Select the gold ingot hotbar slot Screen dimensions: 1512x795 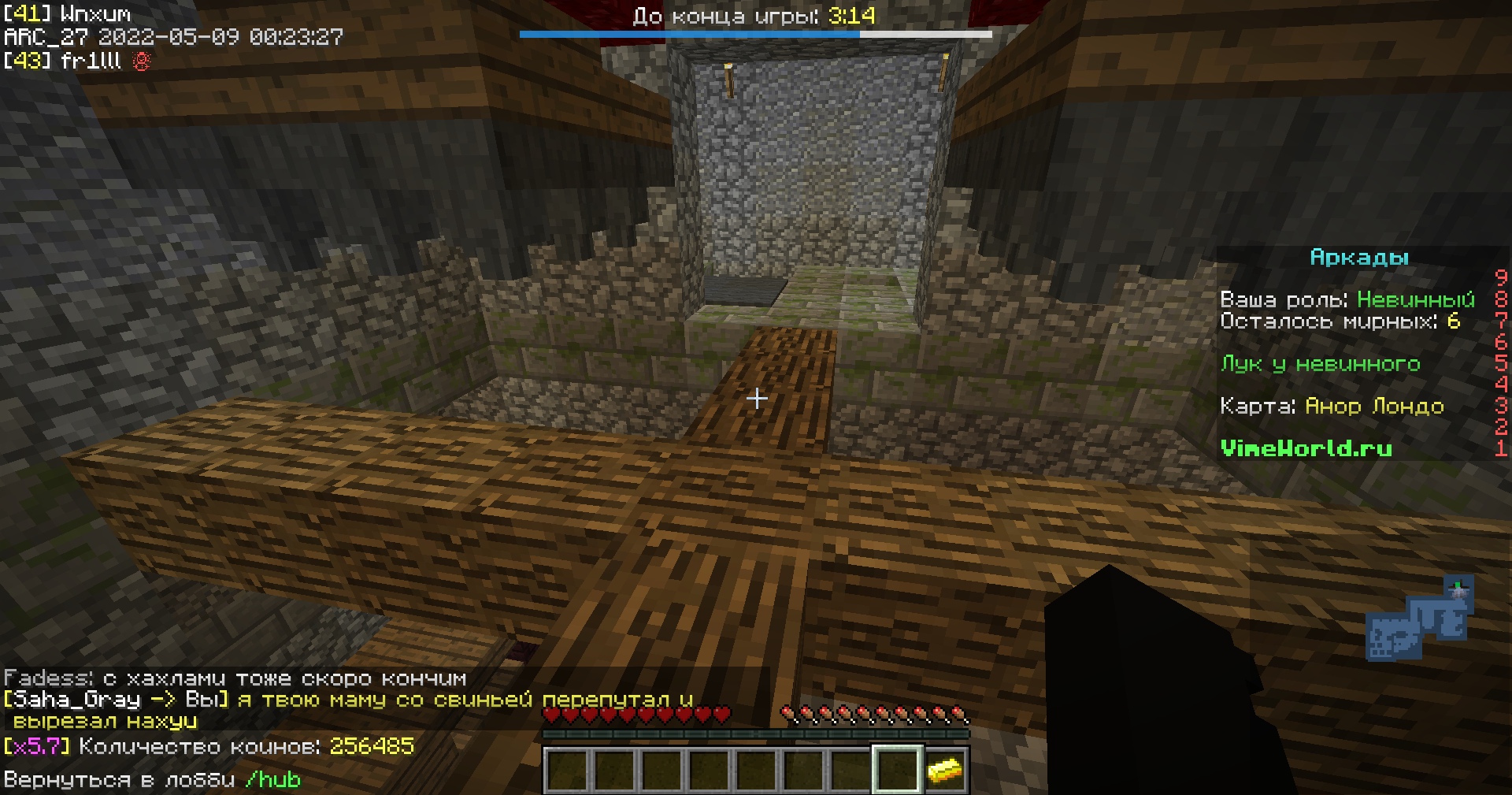point(943,770)
